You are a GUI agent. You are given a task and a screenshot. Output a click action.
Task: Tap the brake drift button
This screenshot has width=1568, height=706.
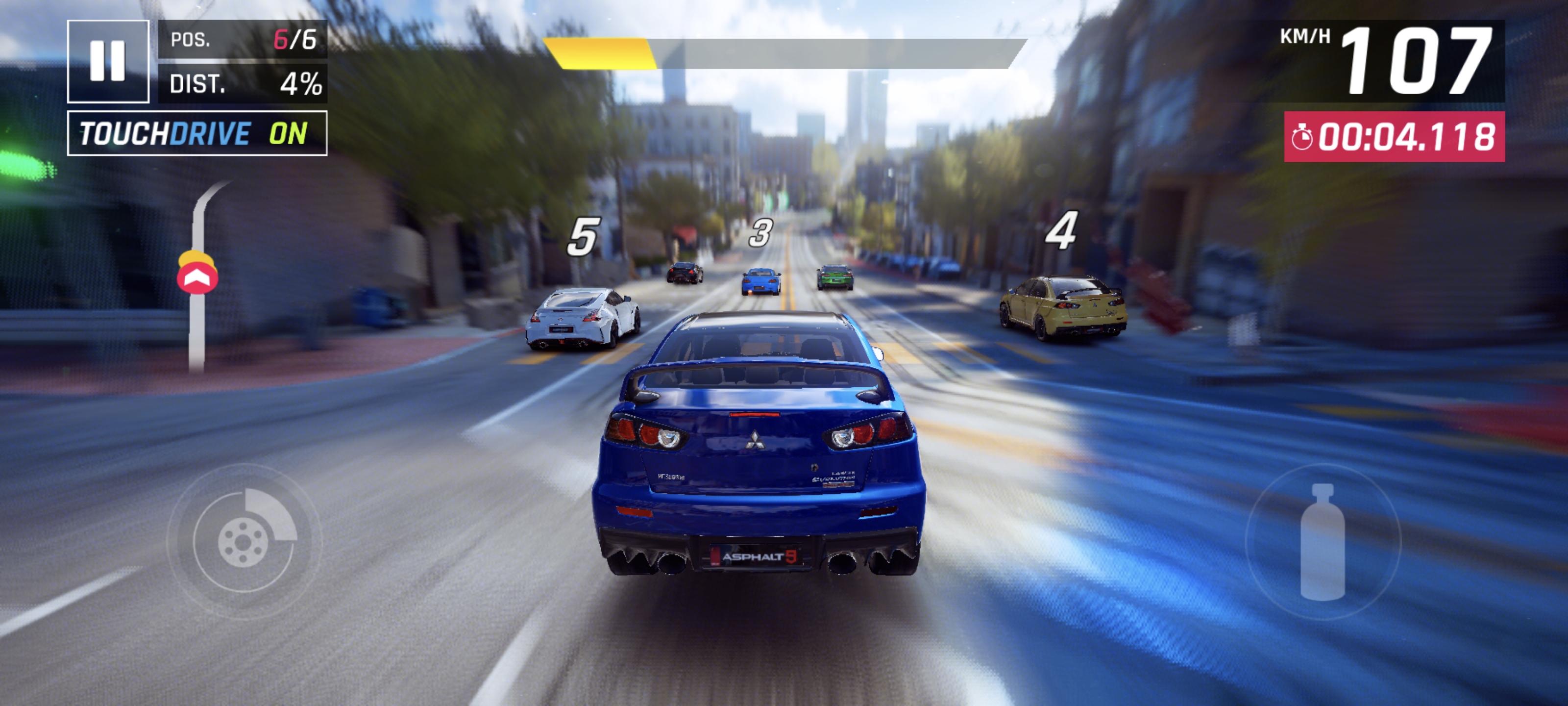244,541
